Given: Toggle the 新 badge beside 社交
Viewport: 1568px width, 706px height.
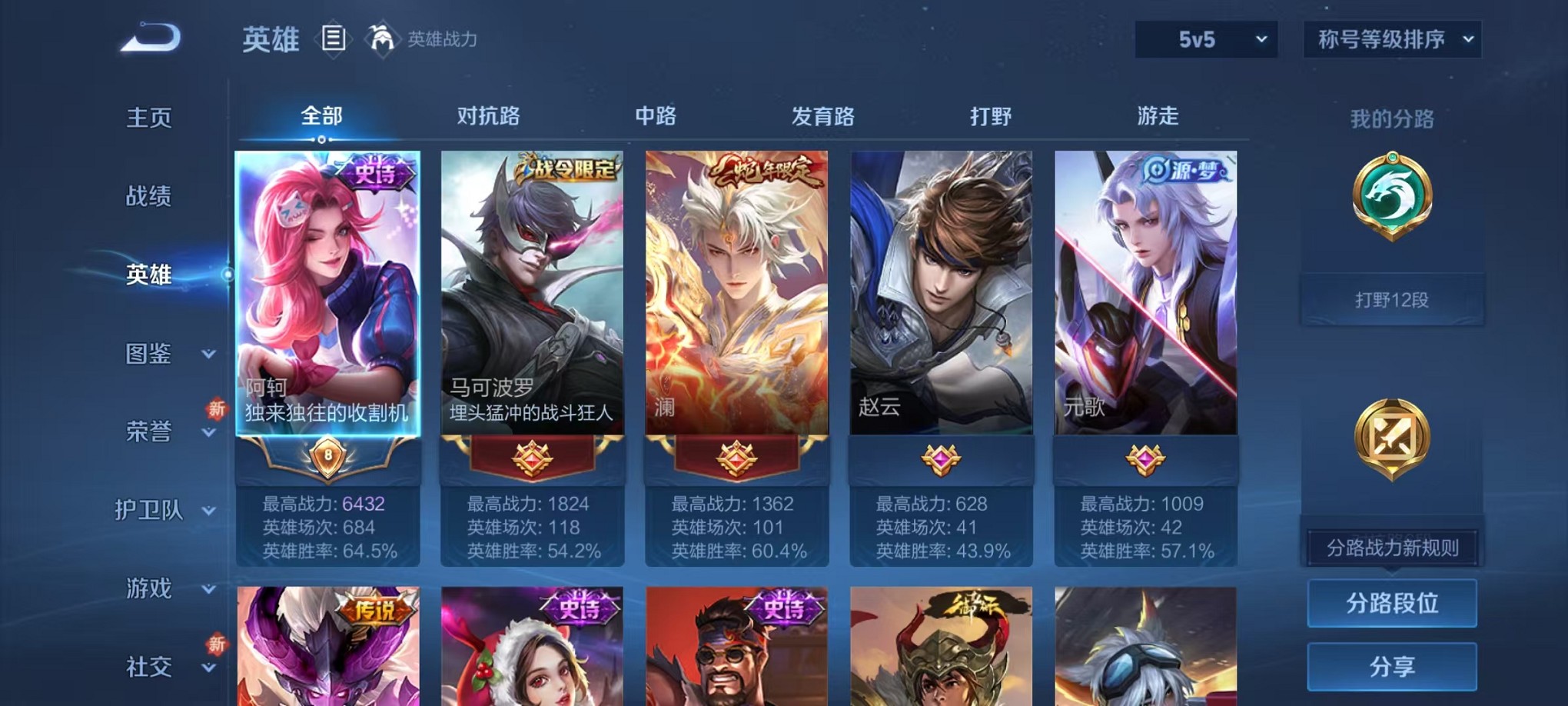Looking at the screenshot, I should tap(217, 644).
